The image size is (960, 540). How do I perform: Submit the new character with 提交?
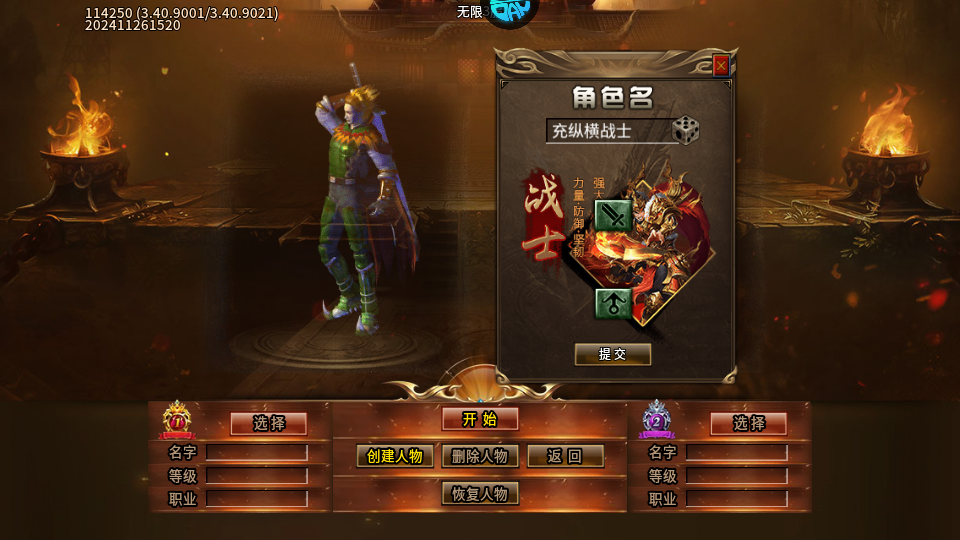coord(613,354)
